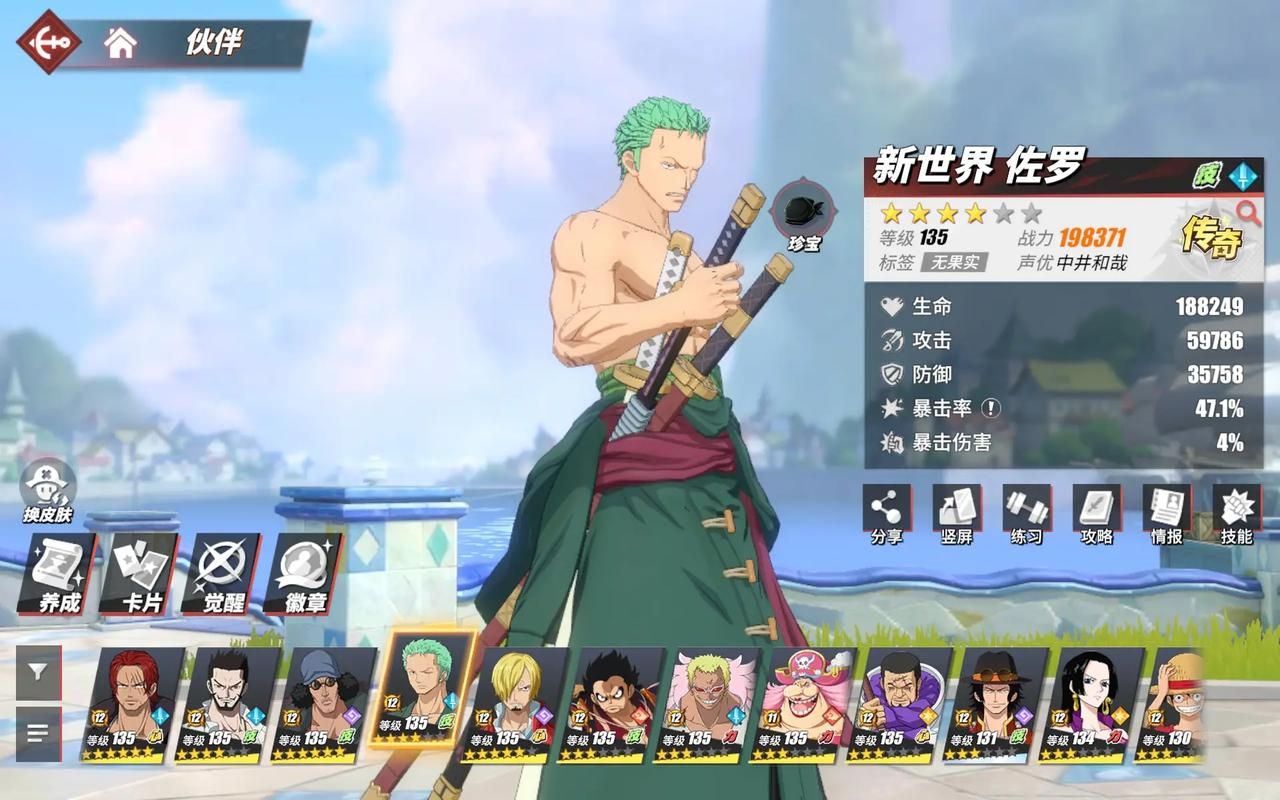Return to home via house icon
This screenshot has width=1280, height=800.
pos(121,43)
